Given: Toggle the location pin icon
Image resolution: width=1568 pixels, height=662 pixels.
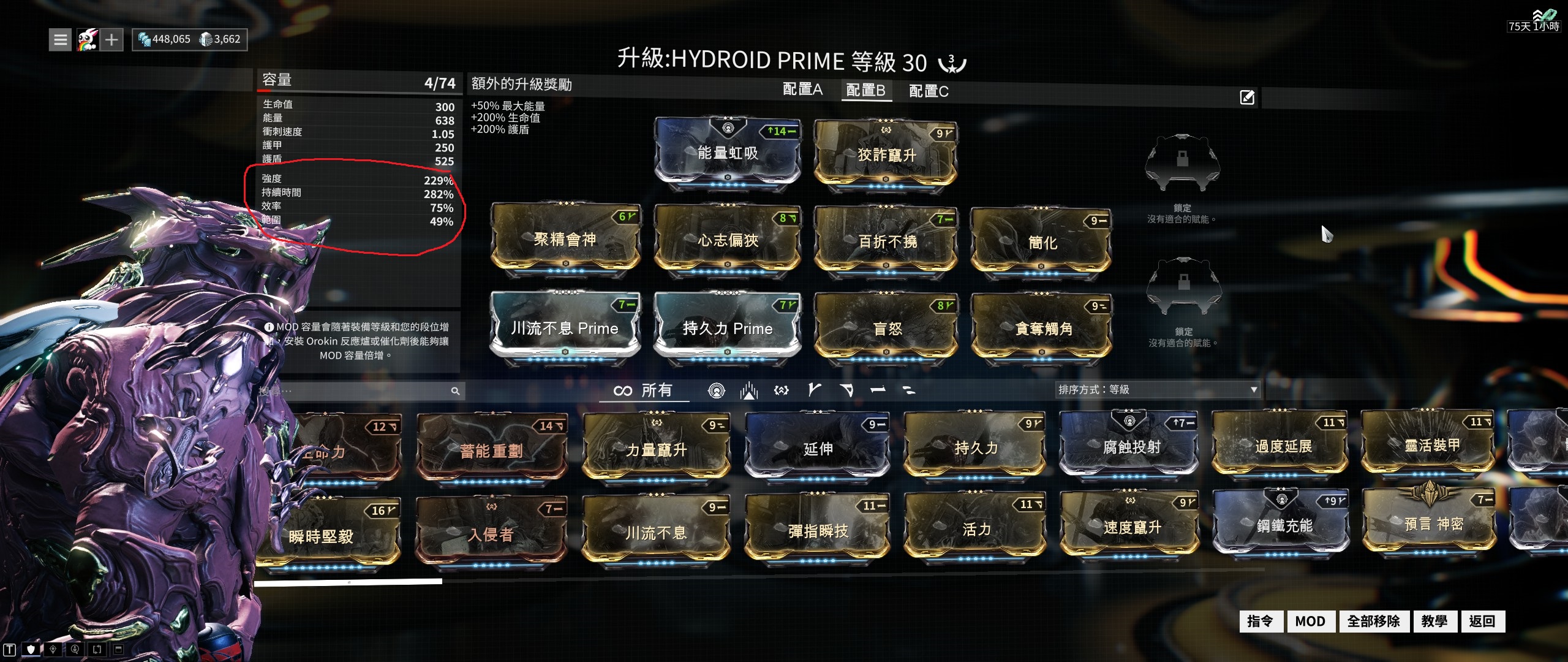Looking at the screenshot, I should (x=53, y=650).
